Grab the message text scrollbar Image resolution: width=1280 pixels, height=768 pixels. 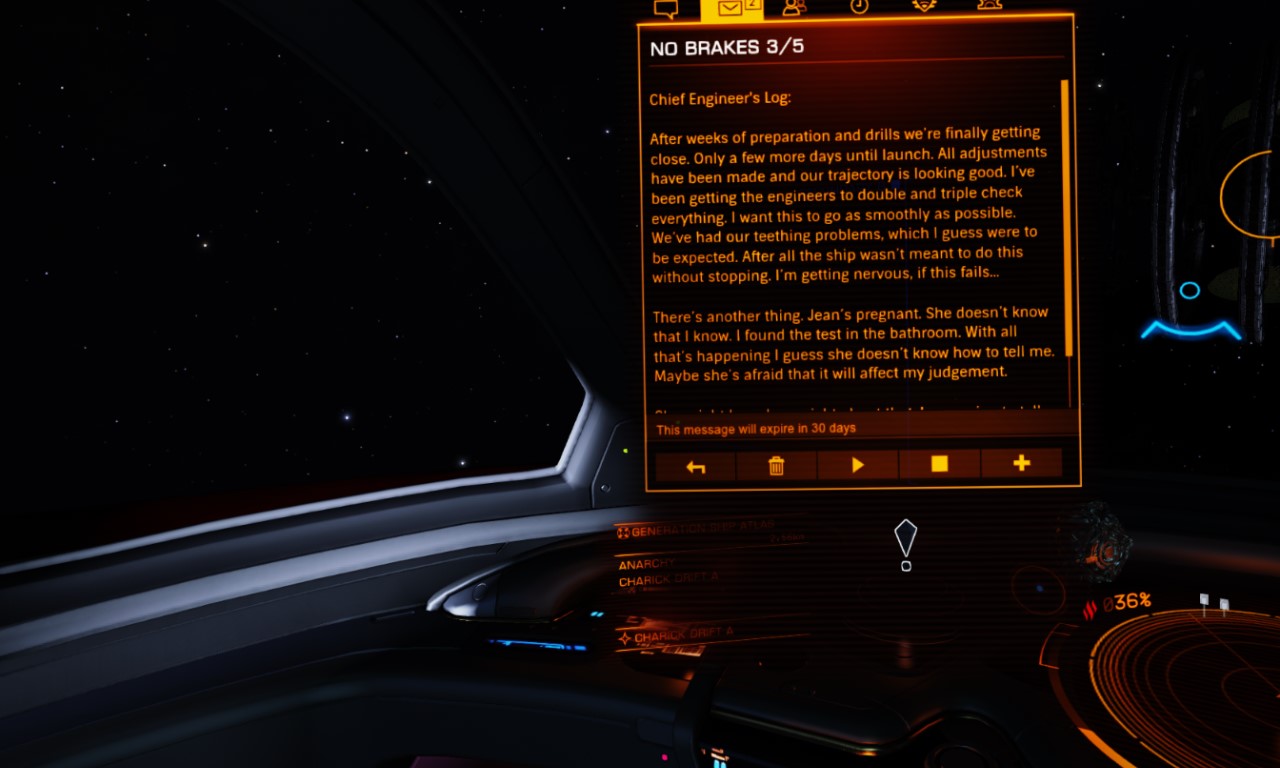click(1066, 218)
